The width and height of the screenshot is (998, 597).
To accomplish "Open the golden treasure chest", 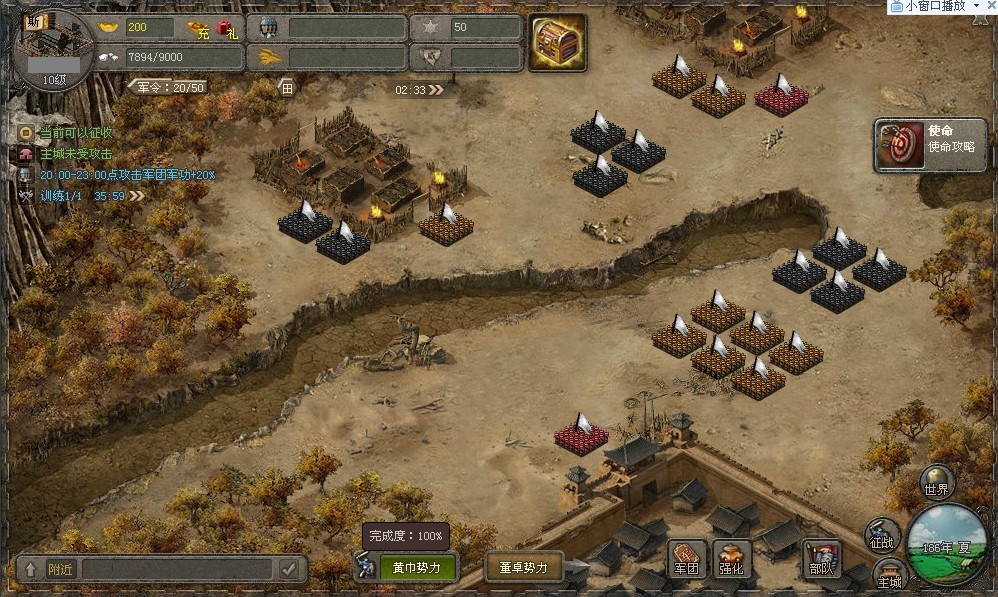I will click(x=557, y=43).
